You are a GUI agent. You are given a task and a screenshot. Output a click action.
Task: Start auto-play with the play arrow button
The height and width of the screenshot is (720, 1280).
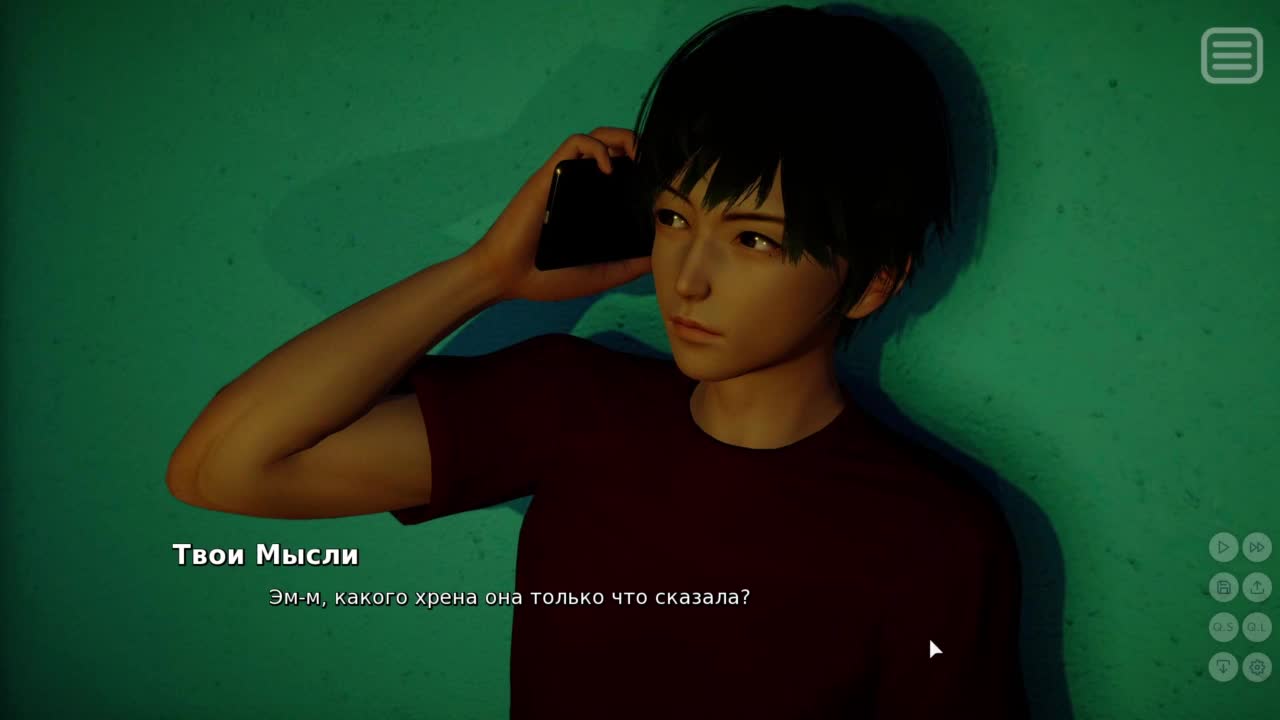pos(1223,547)
